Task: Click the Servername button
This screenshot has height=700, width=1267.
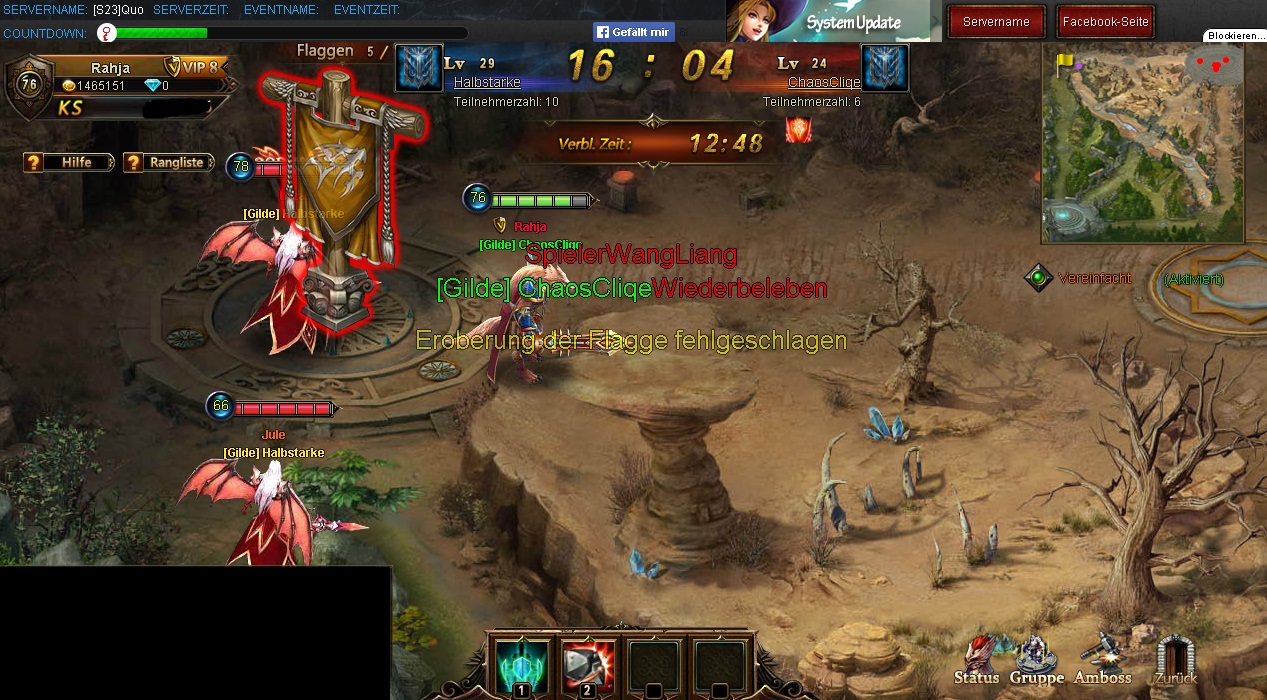Action: point(996,22)
